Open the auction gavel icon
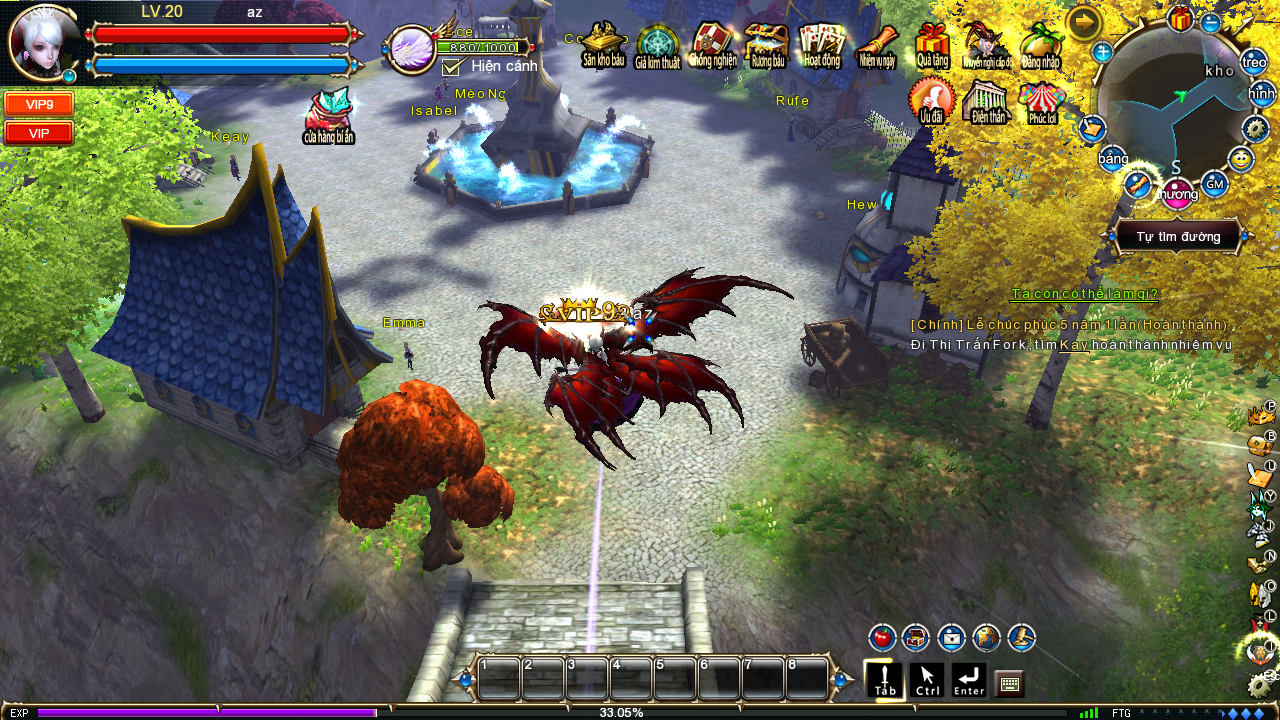 pos(1021,637)
